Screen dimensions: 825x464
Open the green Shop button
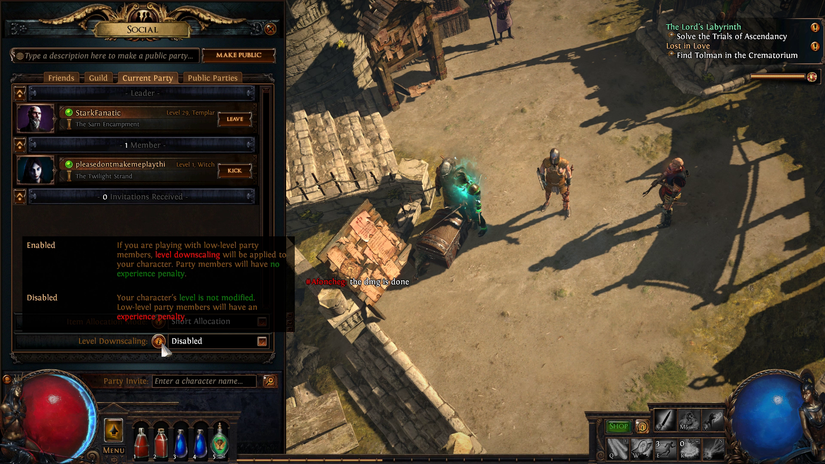(x=619, y=427)
